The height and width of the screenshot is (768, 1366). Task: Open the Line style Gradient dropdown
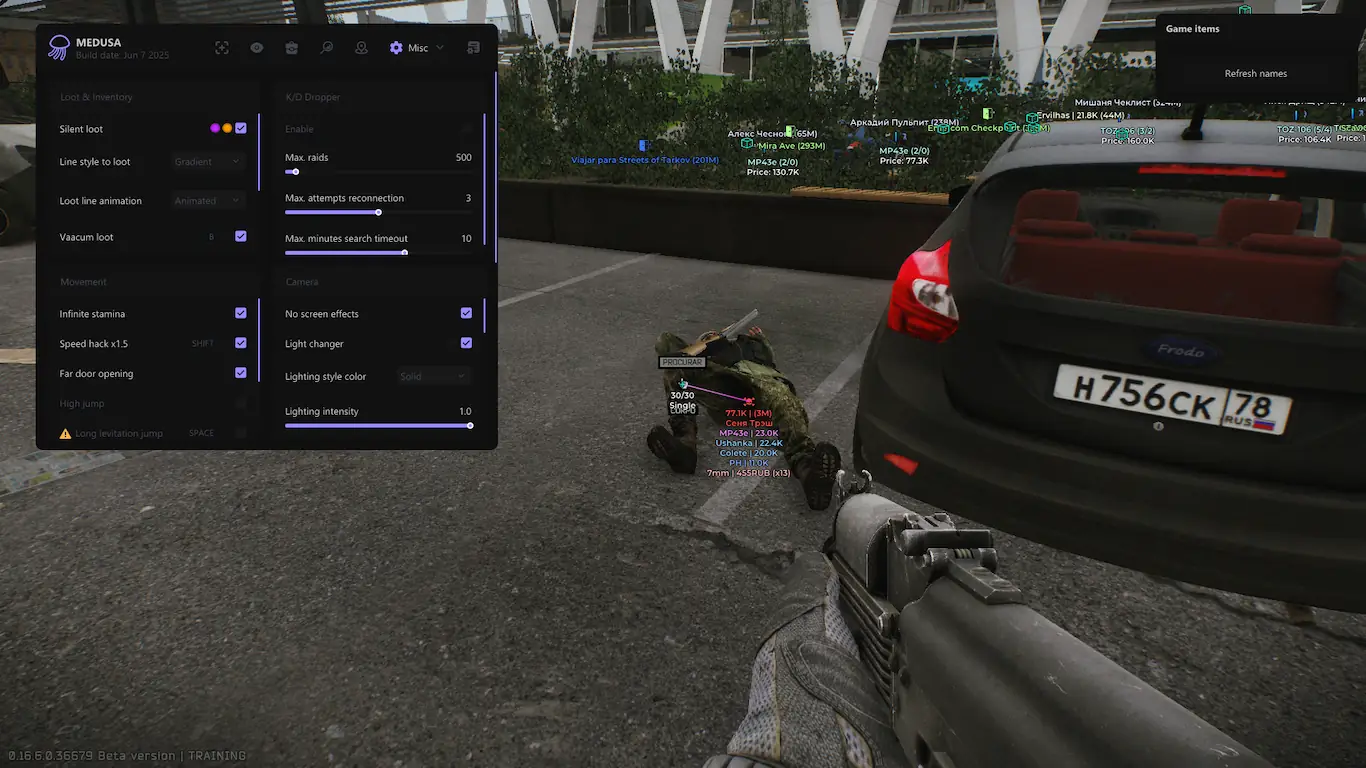tap(208, 161)
